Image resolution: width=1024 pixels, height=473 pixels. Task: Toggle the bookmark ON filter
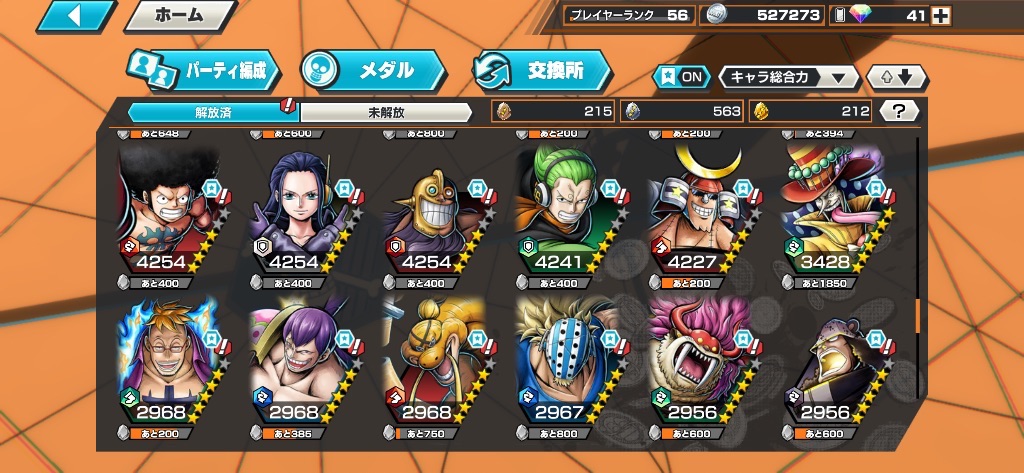click(680, 77)
